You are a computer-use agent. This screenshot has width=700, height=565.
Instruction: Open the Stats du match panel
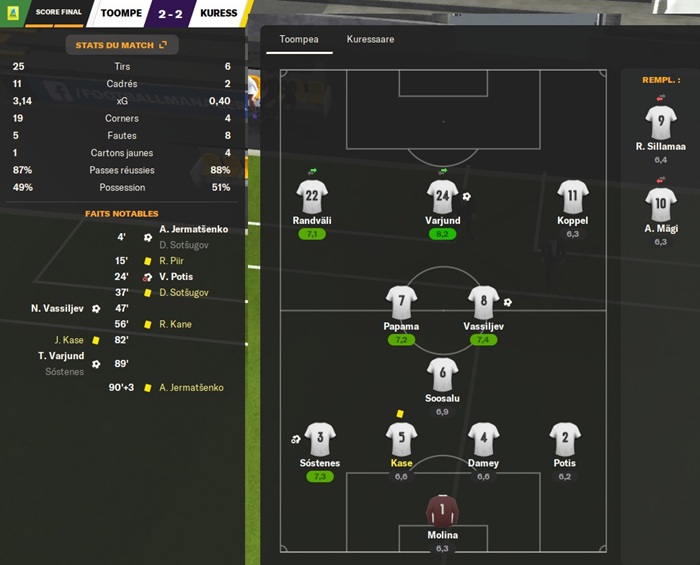pos(123,45)
